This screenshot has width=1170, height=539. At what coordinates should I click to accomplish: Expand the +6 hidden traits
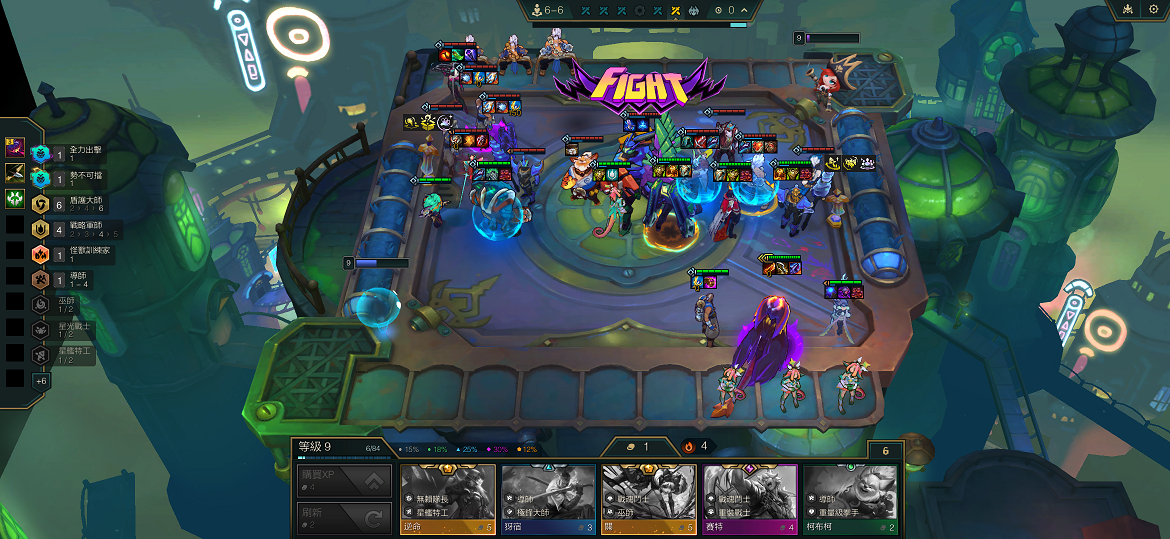pos(41,381)
